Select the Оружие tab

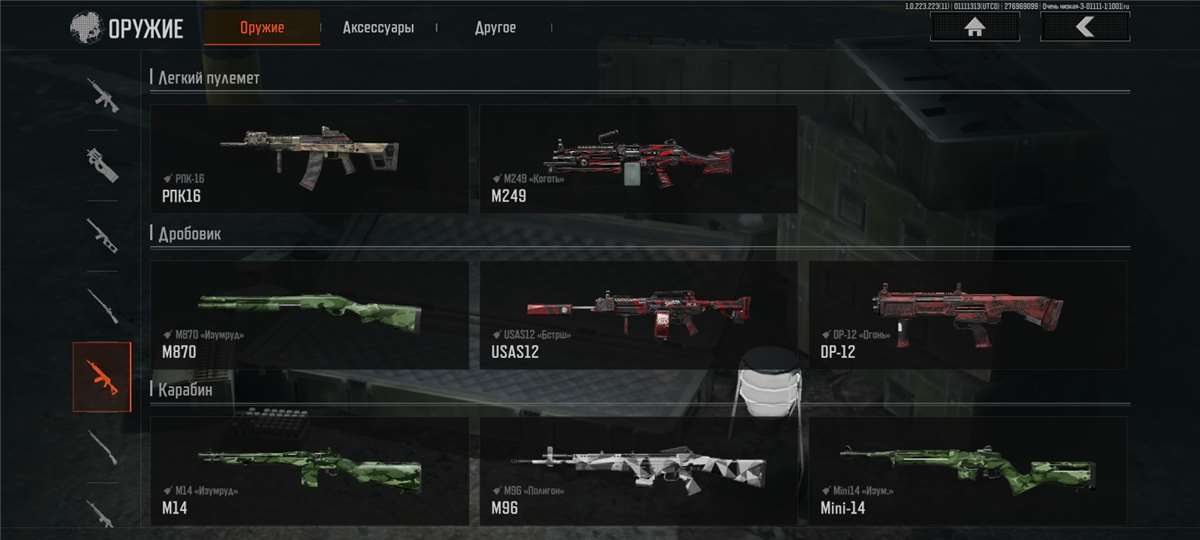click(x=262, y=28)
